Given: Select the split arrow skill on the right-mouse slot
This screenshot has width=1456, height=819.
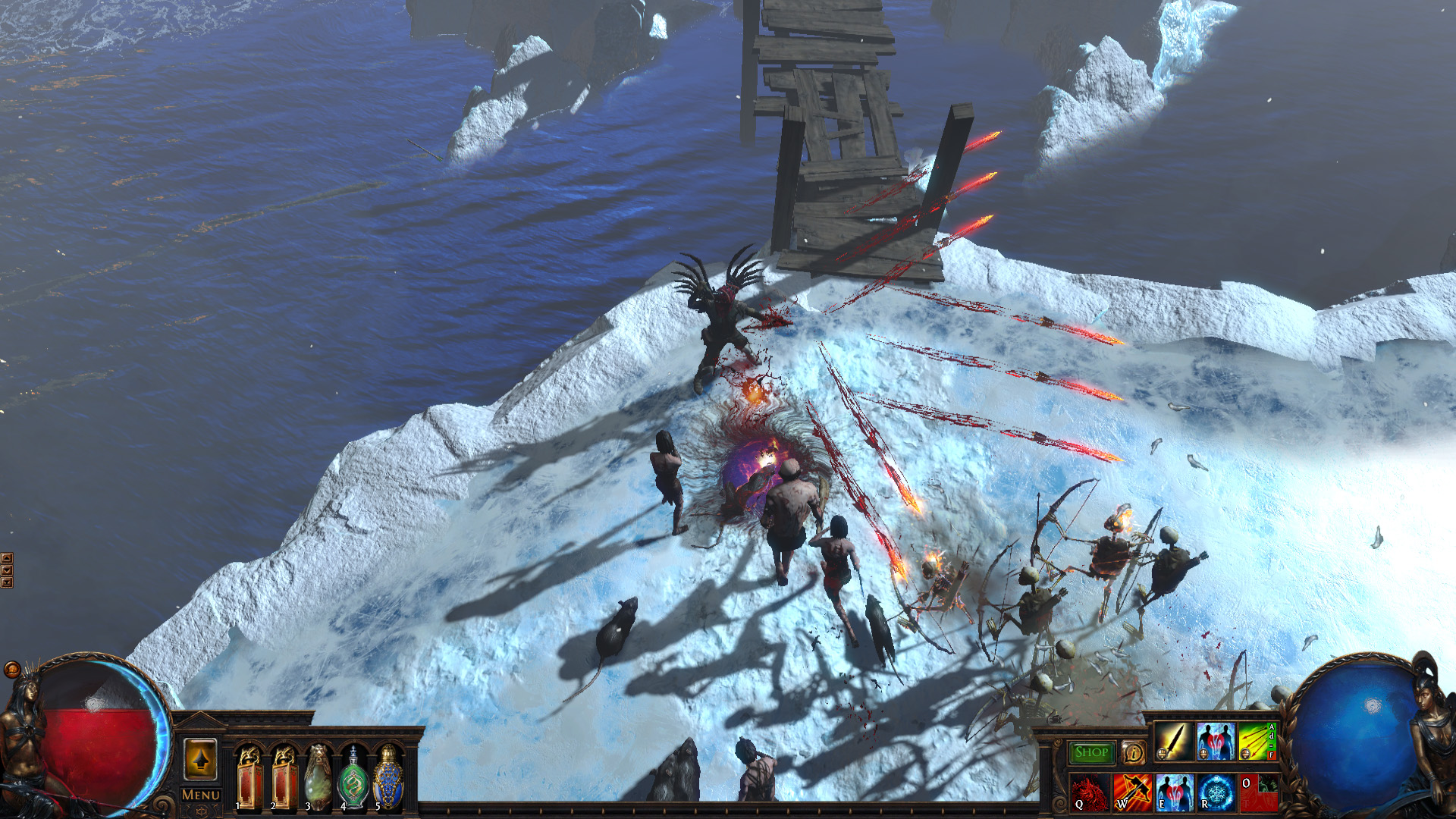Looking at the screenshot, I should click(1254, 740).
